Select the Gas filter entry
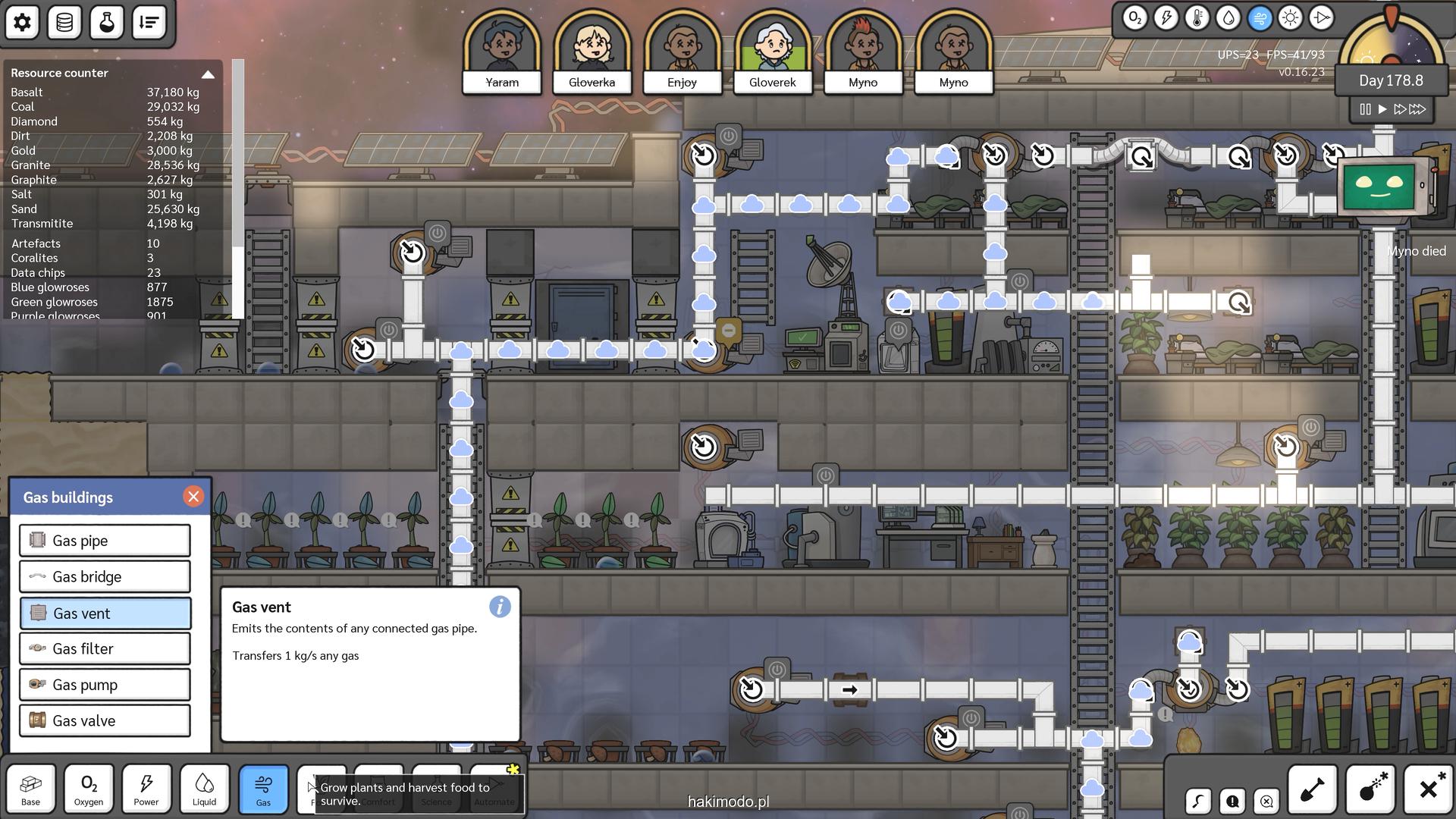The height and width of the screenshot is (819, 1456). 105,649
